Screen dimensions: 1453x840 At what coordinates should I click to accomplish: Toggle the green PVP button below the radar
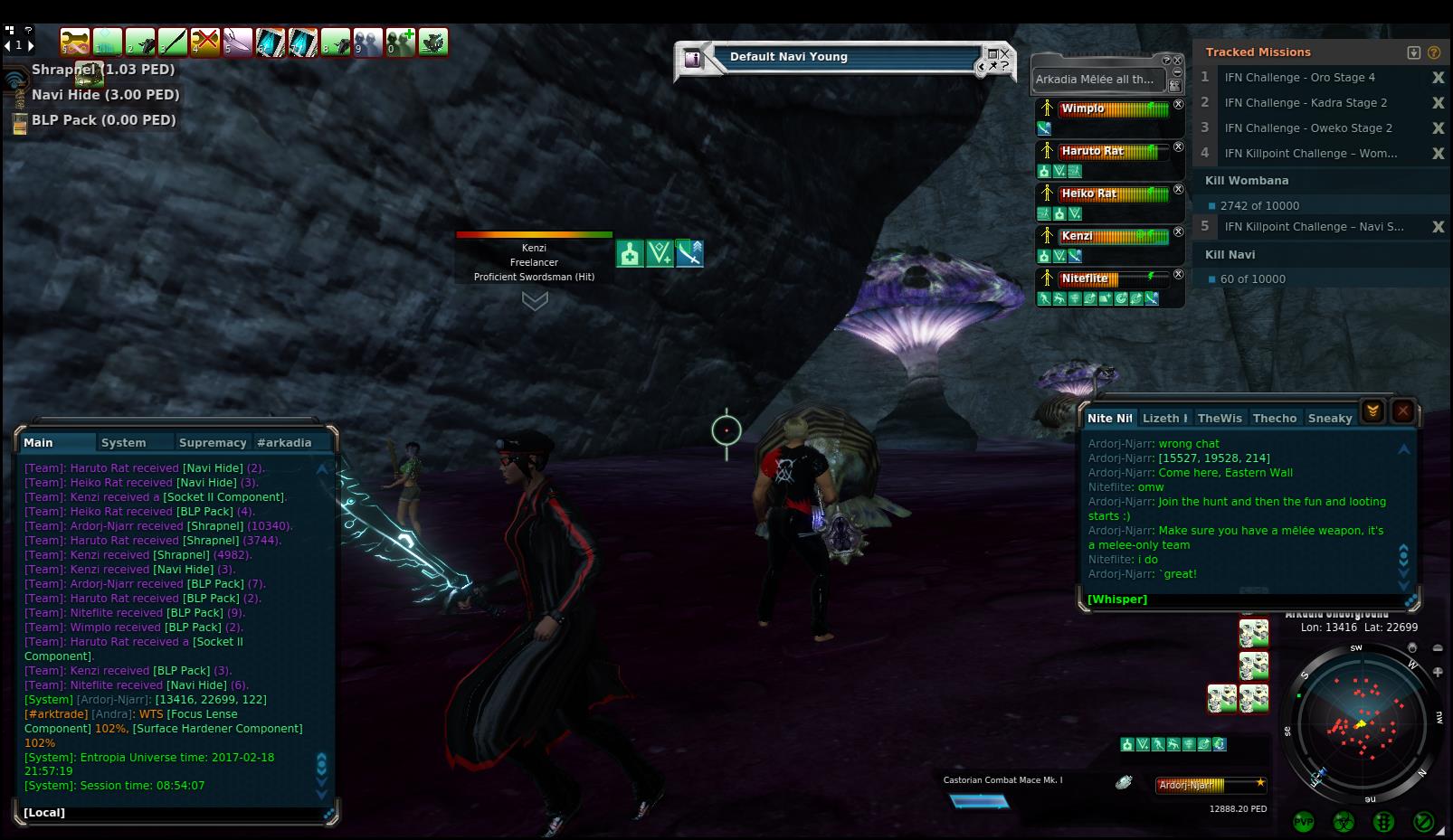pos(1304,821)
